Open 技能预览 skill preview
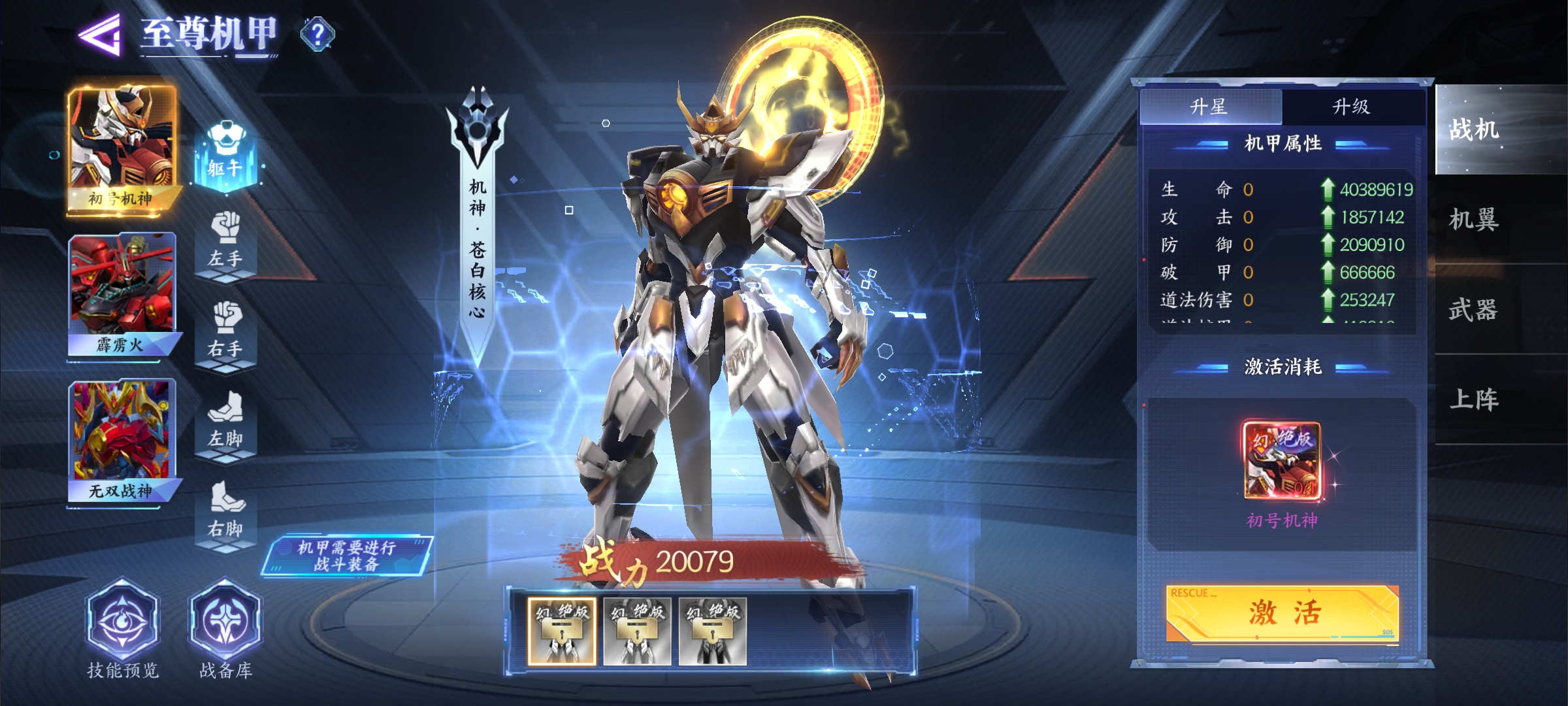Viewport: 1568px width, 706px height. [x=123, y=628]
